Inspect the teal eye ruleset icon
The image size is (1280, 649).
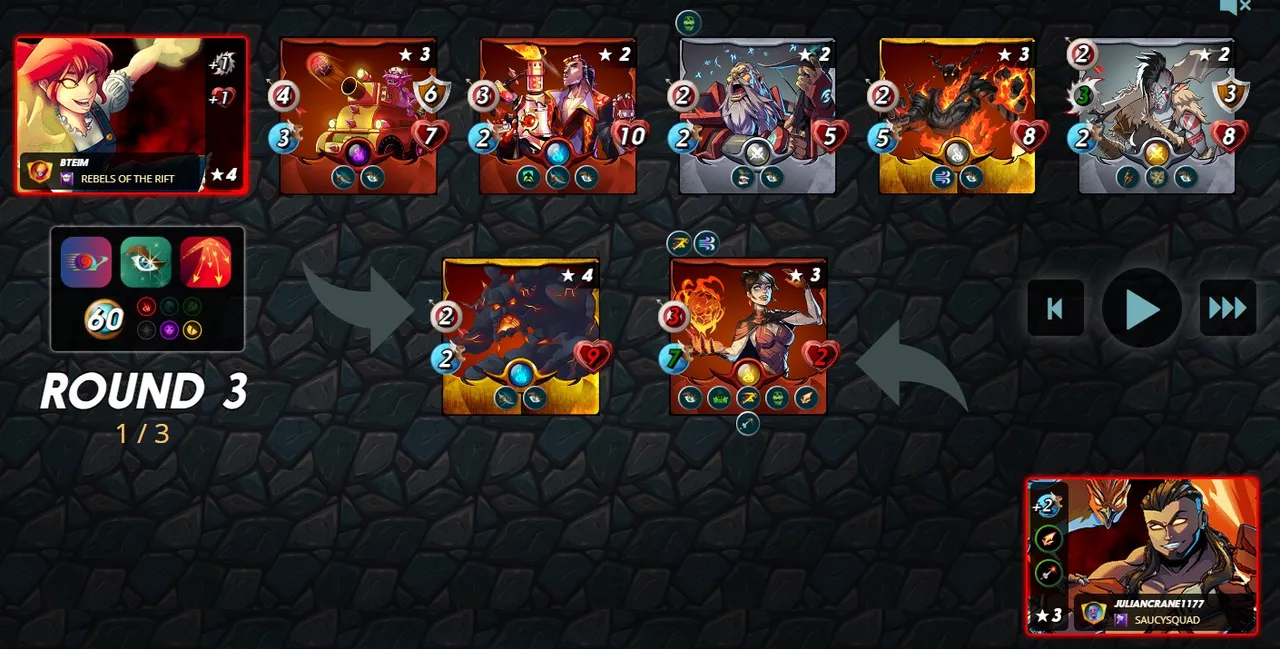pos(146,262)
